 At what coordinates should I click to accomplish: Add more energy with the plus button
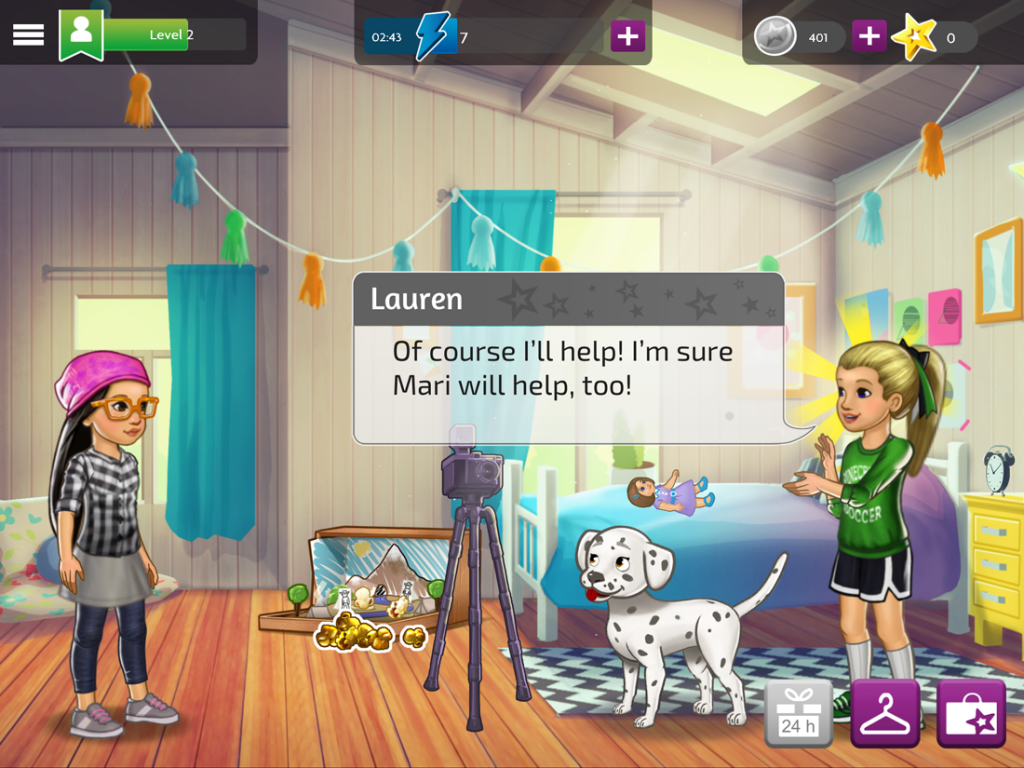pyautogui.click(x=627, y=37)
